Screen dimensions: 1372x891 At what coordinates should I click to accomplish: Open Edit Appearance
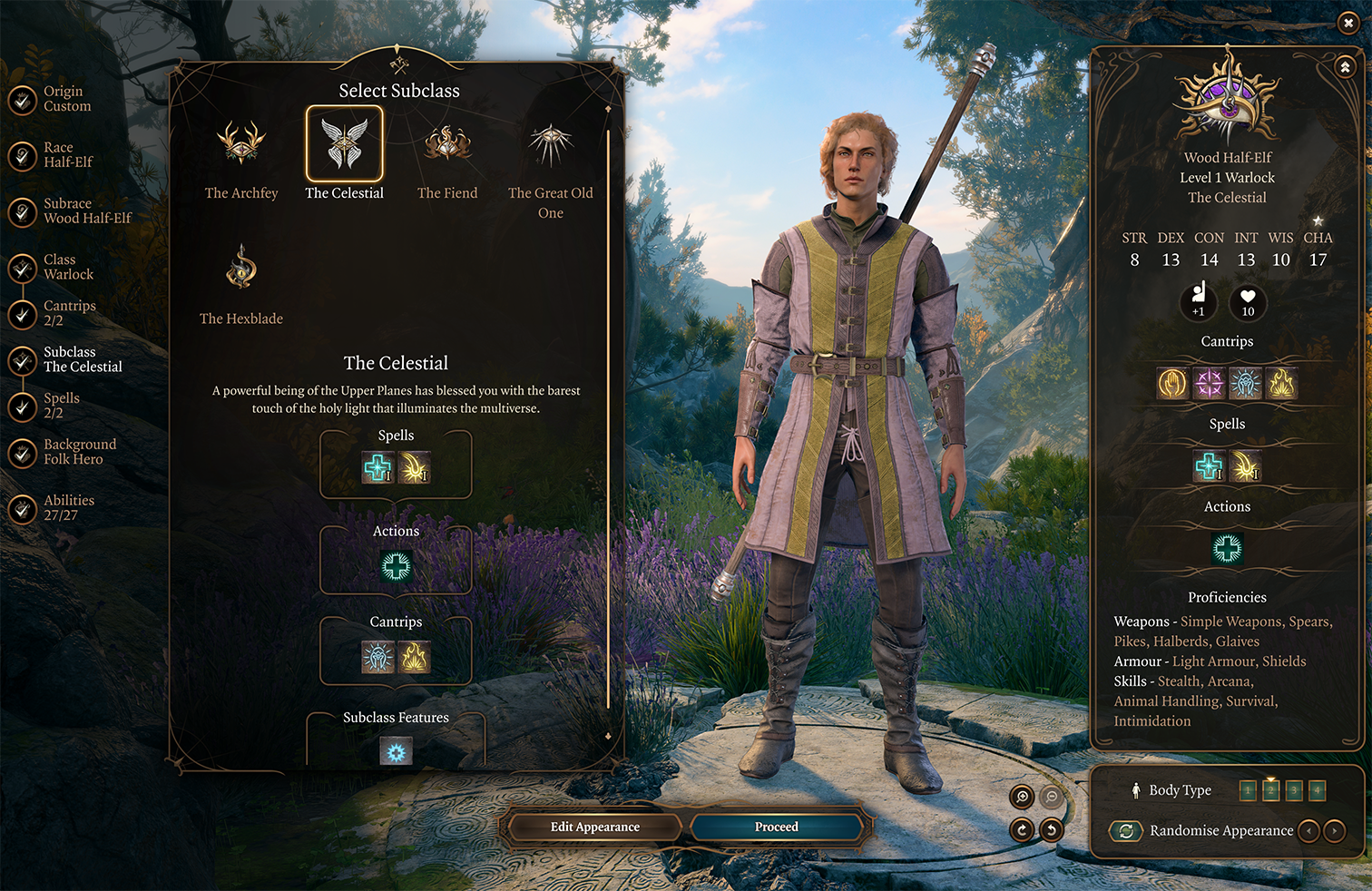[x=595, y=827]
